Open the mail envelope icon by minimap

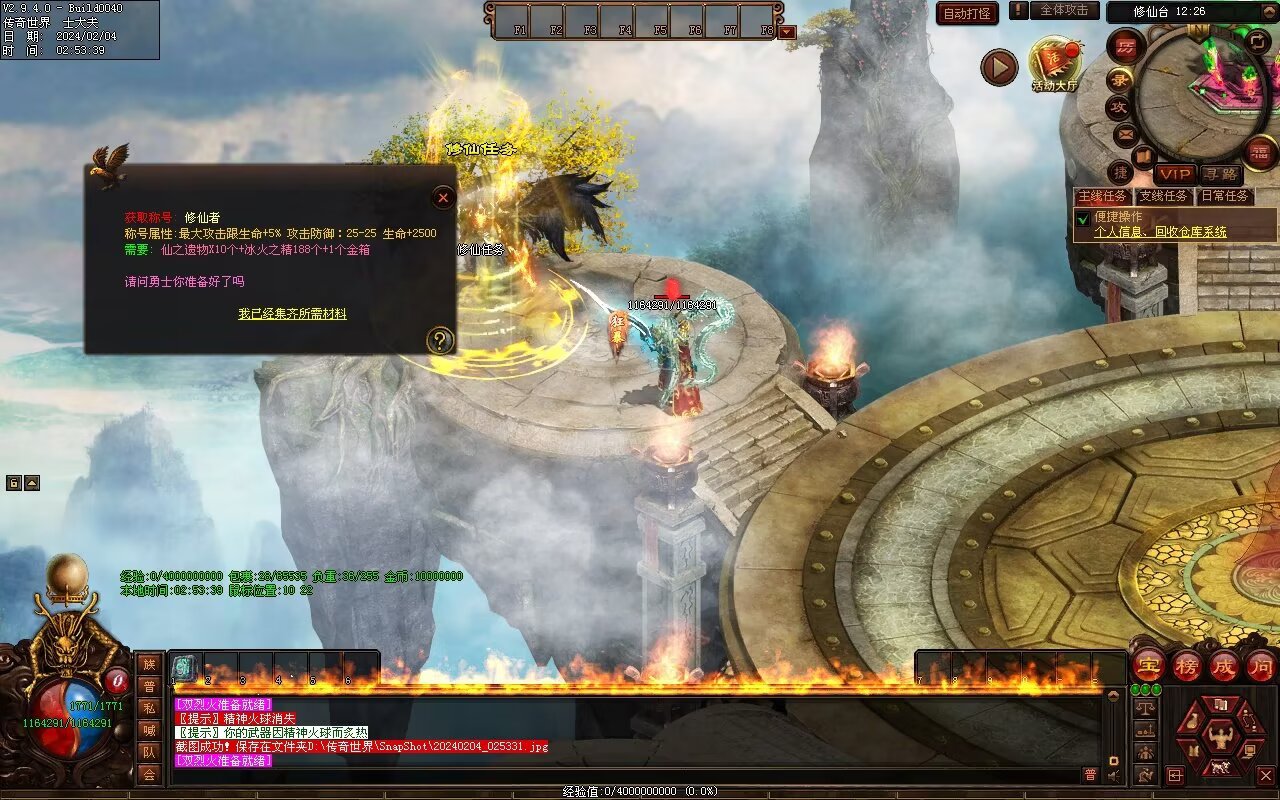(x=1126, y=133)
